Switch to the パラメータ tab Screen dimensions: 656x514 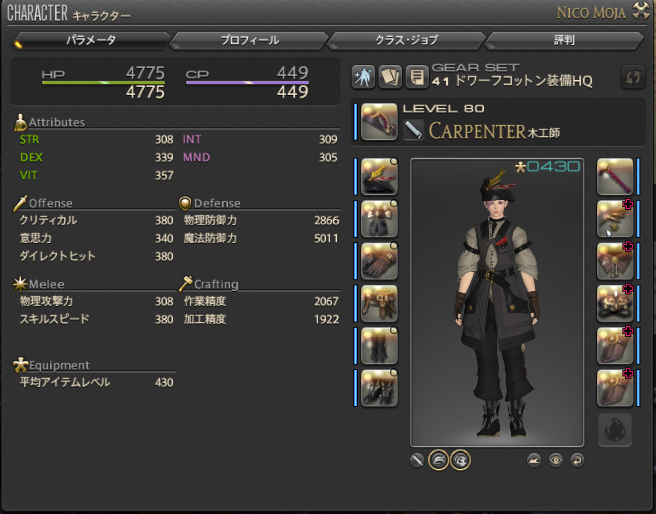(x=91, y=41)
